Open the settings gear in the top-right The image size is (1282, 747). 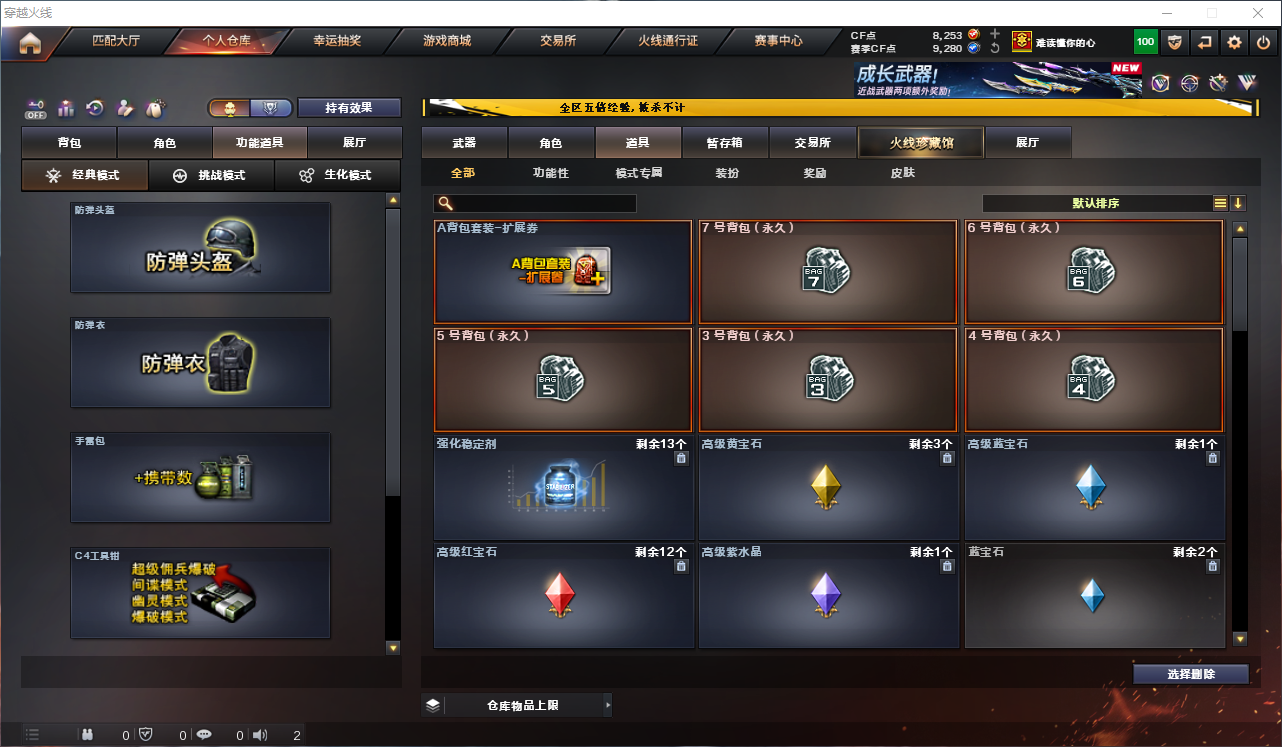click(1233, 42)
